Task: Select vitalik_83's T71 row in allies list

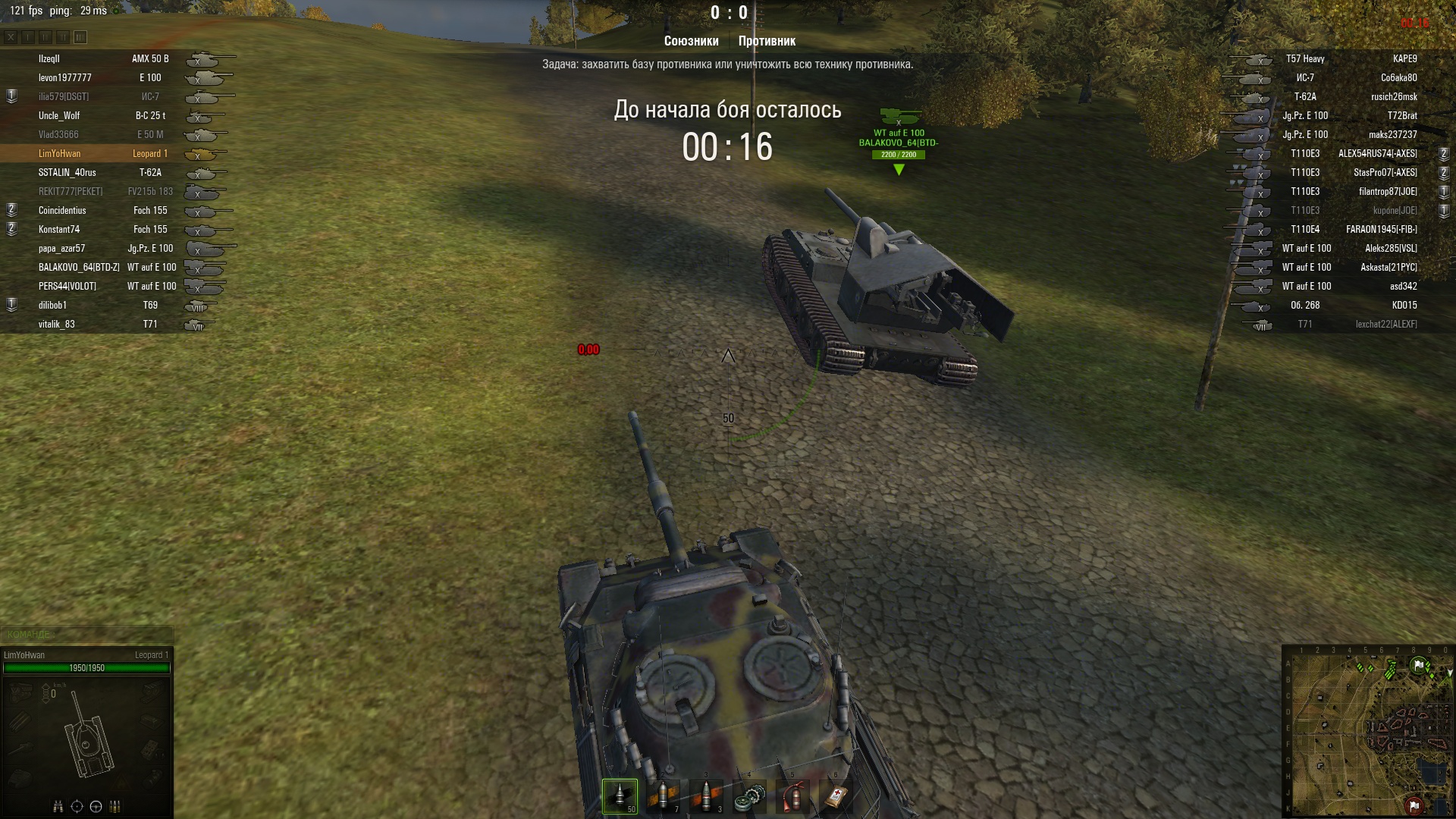Action: point(114,324)
